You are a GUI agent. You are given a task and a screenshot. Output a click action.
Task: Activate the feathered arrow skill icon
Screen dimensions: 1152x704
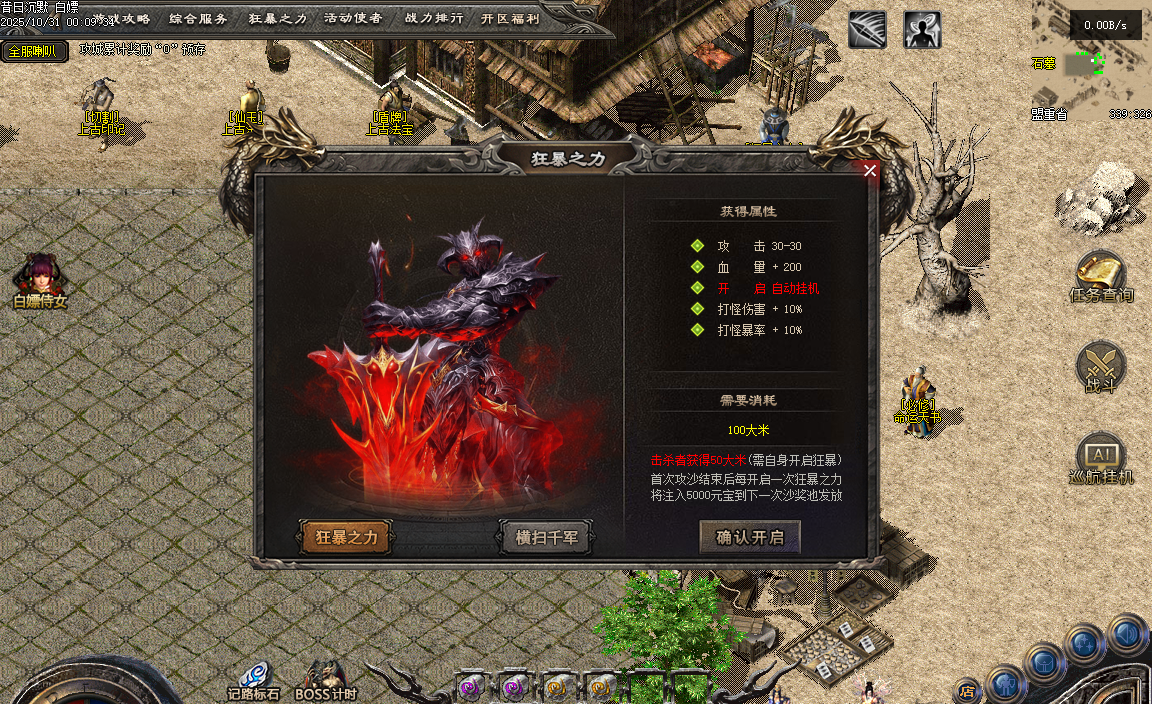[867, 30]
